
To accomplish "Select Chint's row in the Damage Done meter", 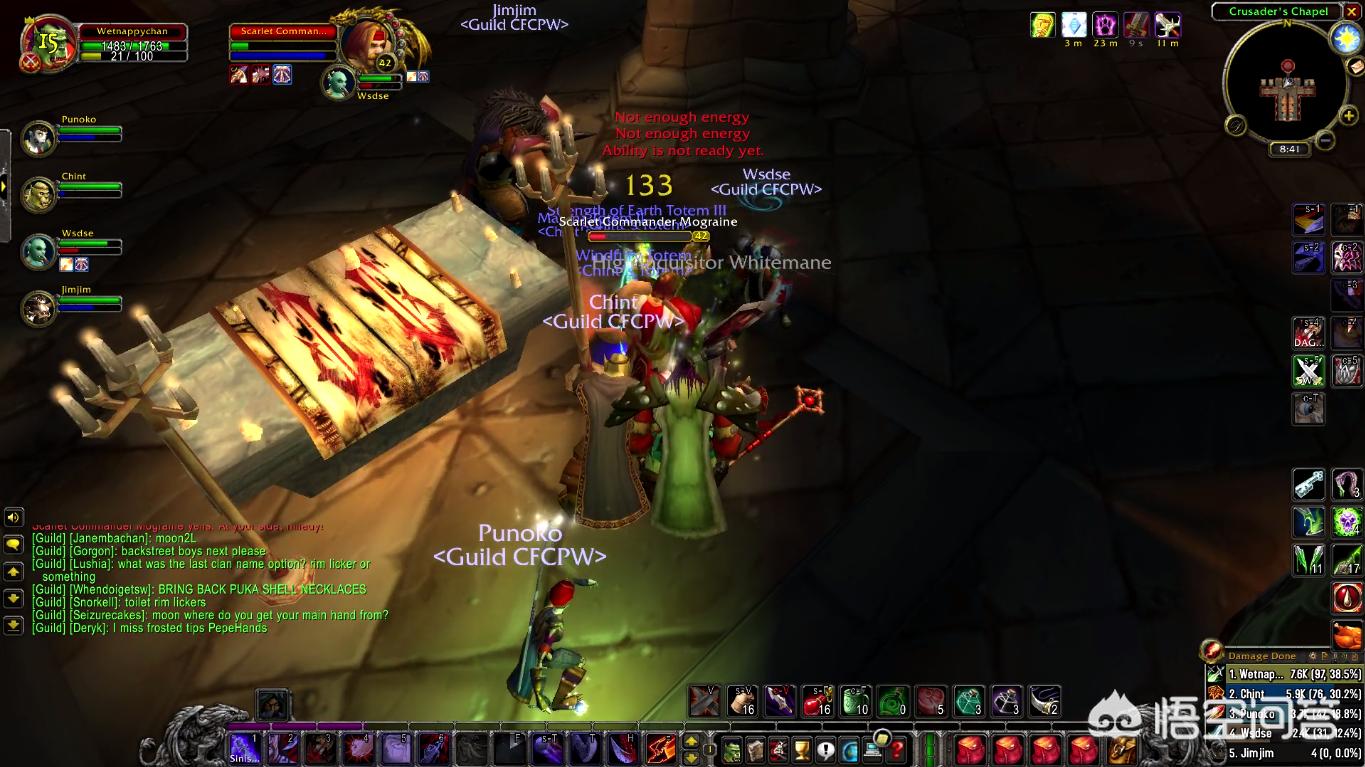I will click(x=1284, y=694).
